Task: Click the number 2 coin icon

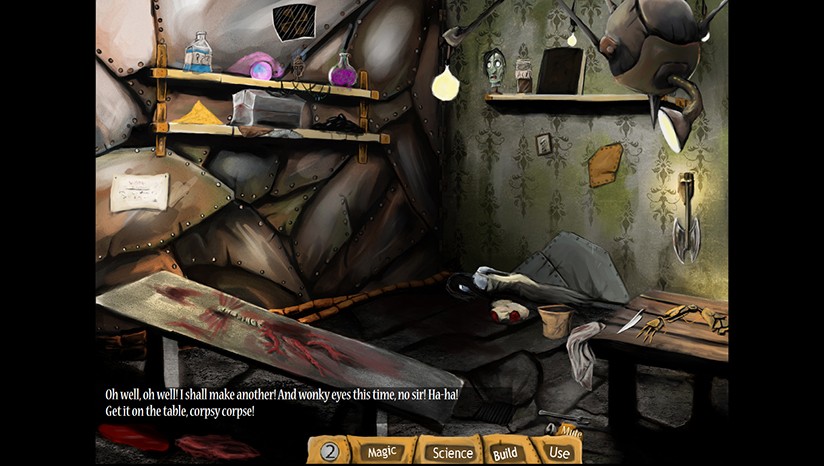Action: pos(330,452)
